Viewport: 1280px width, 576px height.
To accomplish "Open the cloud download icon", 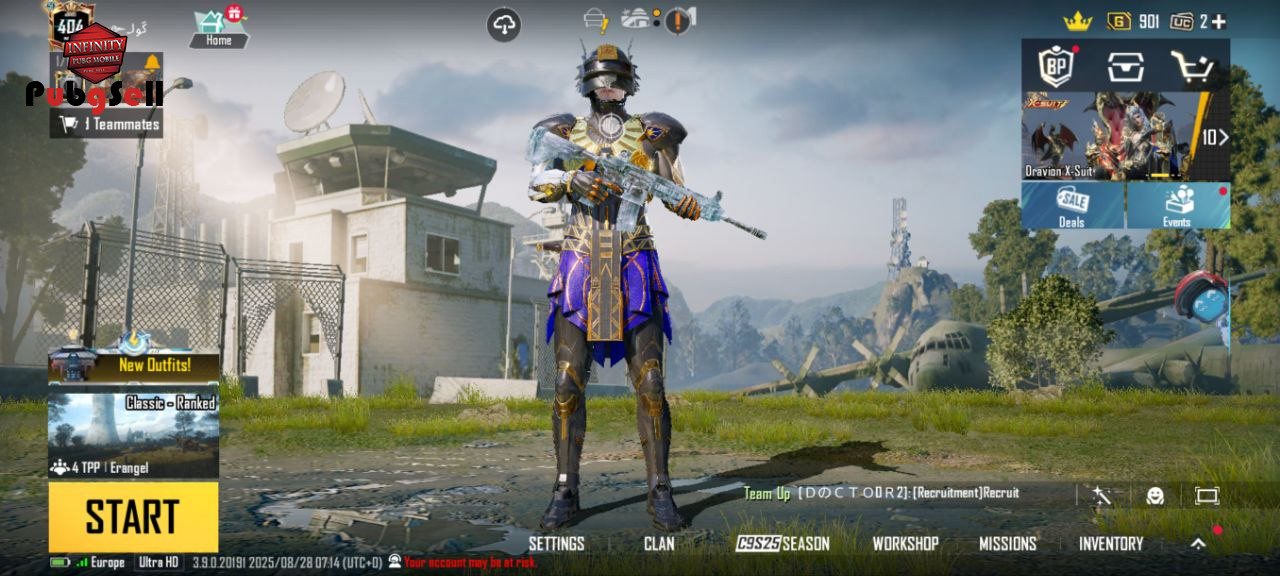I will click(504, 25).
